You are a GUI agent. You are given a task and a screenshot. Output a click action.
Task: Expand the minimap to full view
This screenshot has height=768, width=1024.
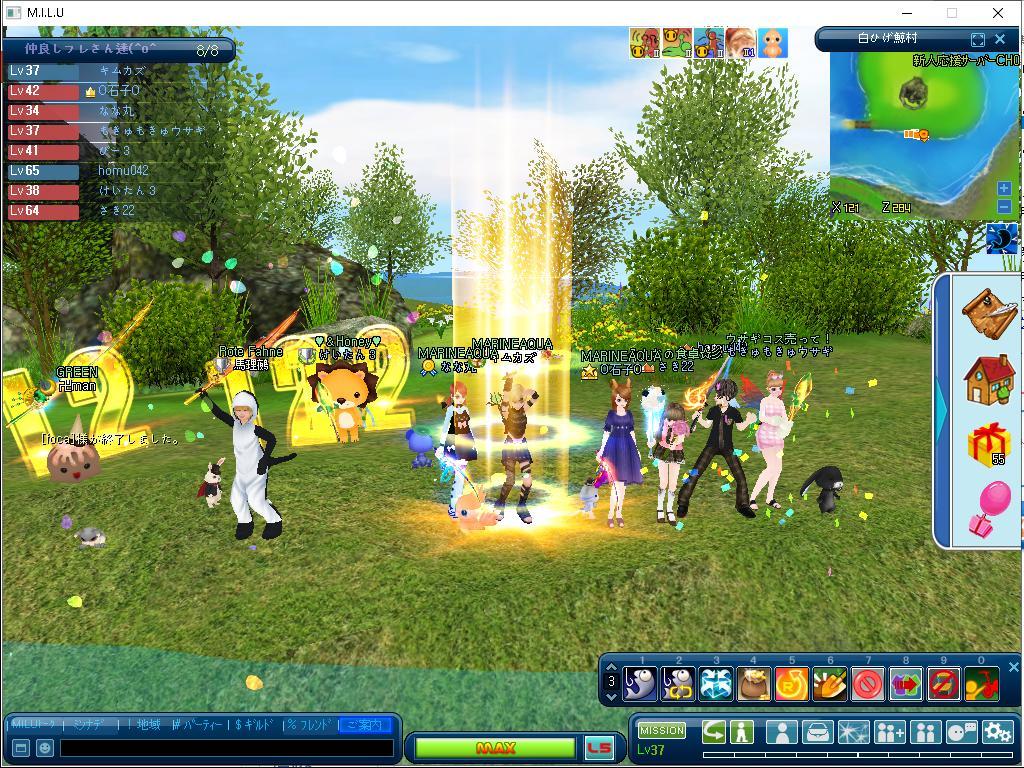coord(978,39)
